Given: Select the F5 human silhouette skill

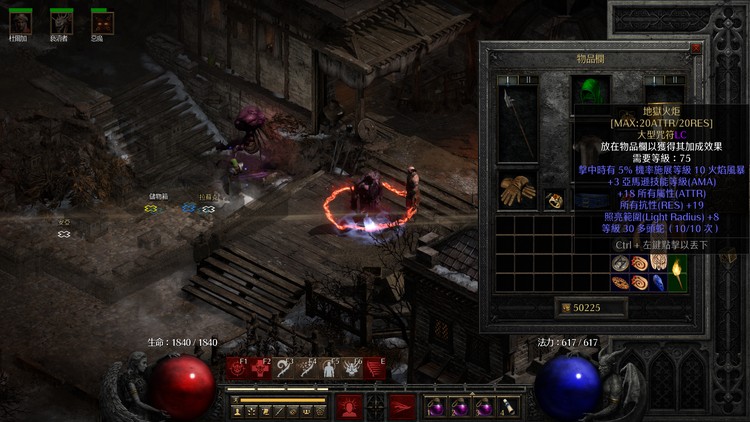Looking at the screenshot, I should coord(329,369).
